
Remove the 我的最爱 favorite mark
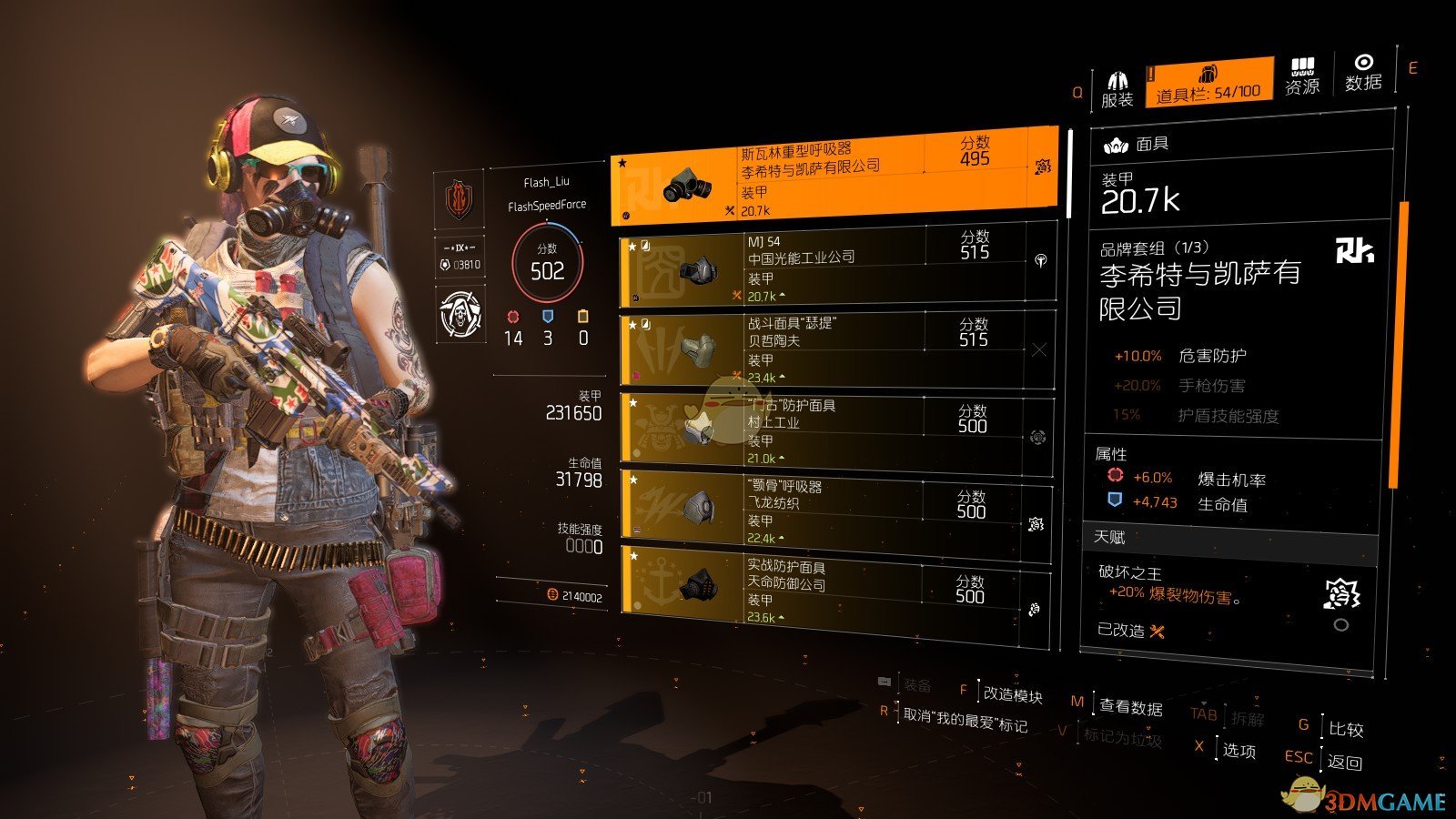point(964,723)
